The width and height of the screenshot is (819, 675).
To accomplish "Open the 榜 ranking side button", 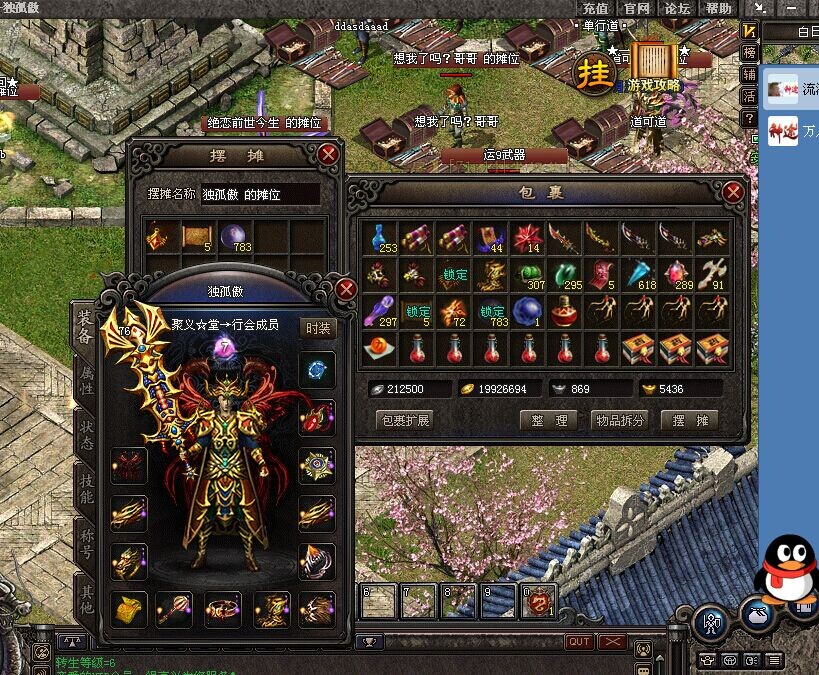I will (749, 53).
